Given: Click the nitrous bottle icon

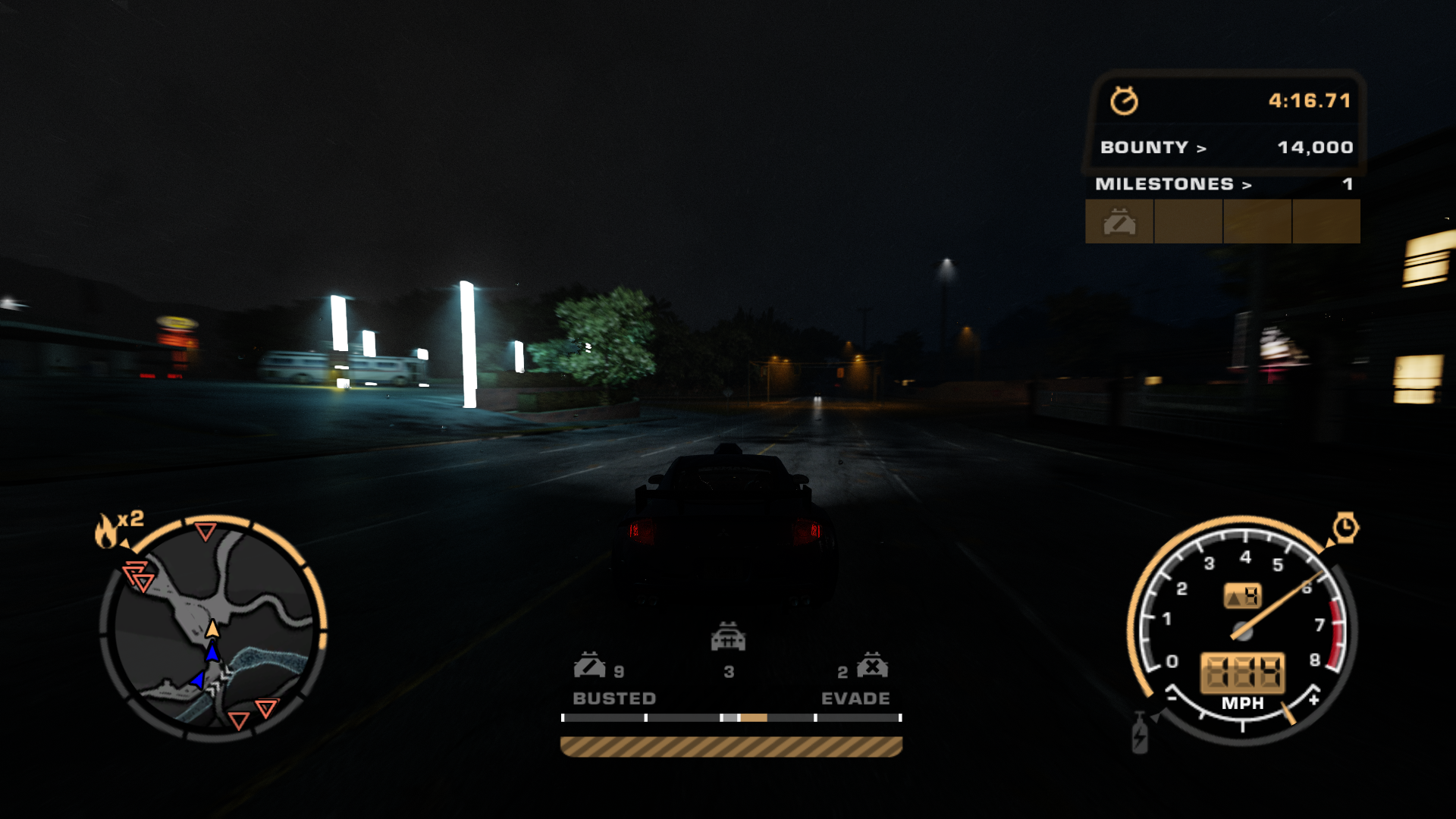Looking at the screenshot, I should pos(1140,734).
